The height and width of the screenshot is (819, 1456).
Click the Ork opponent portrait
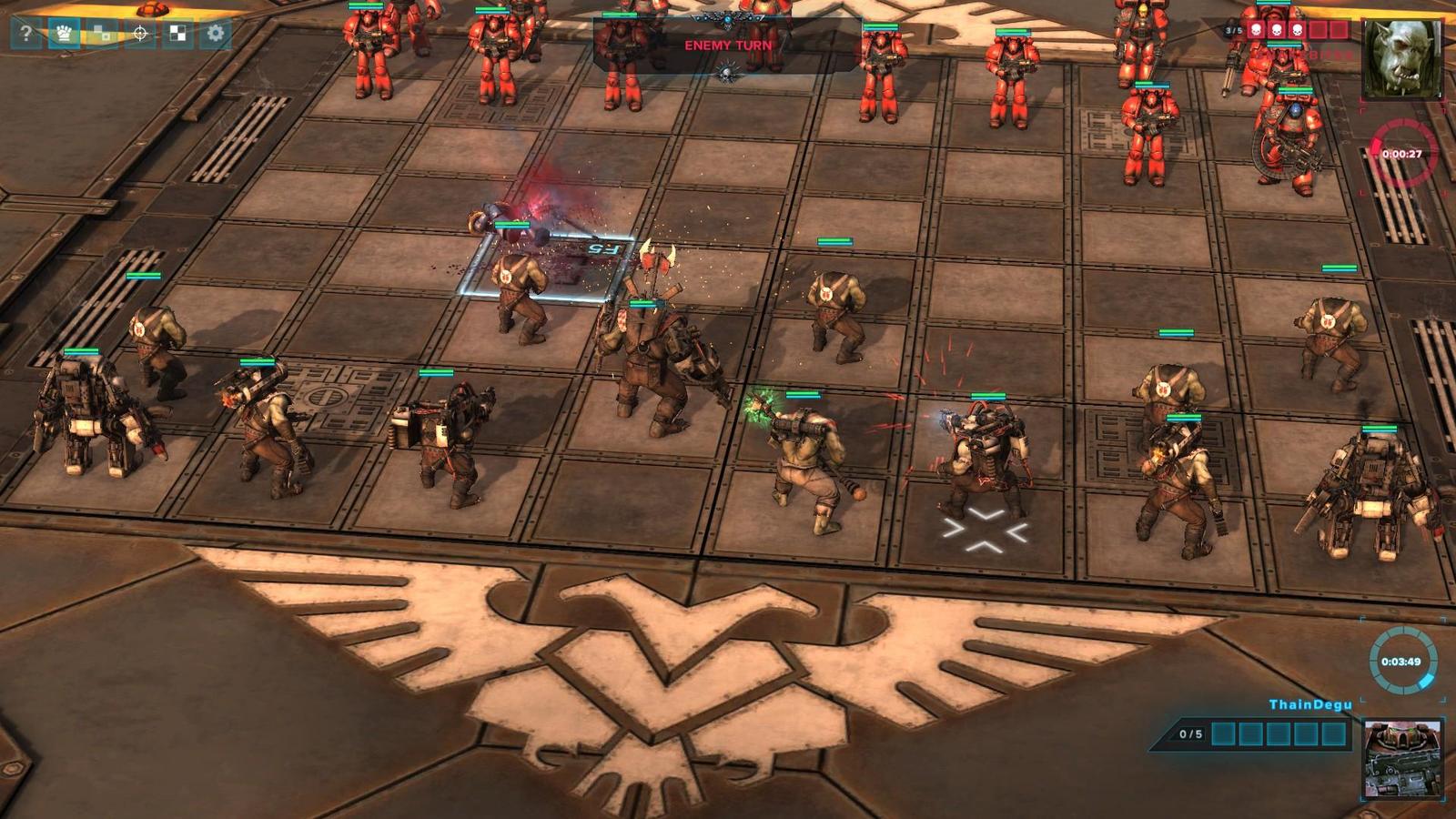[1402, 57]
